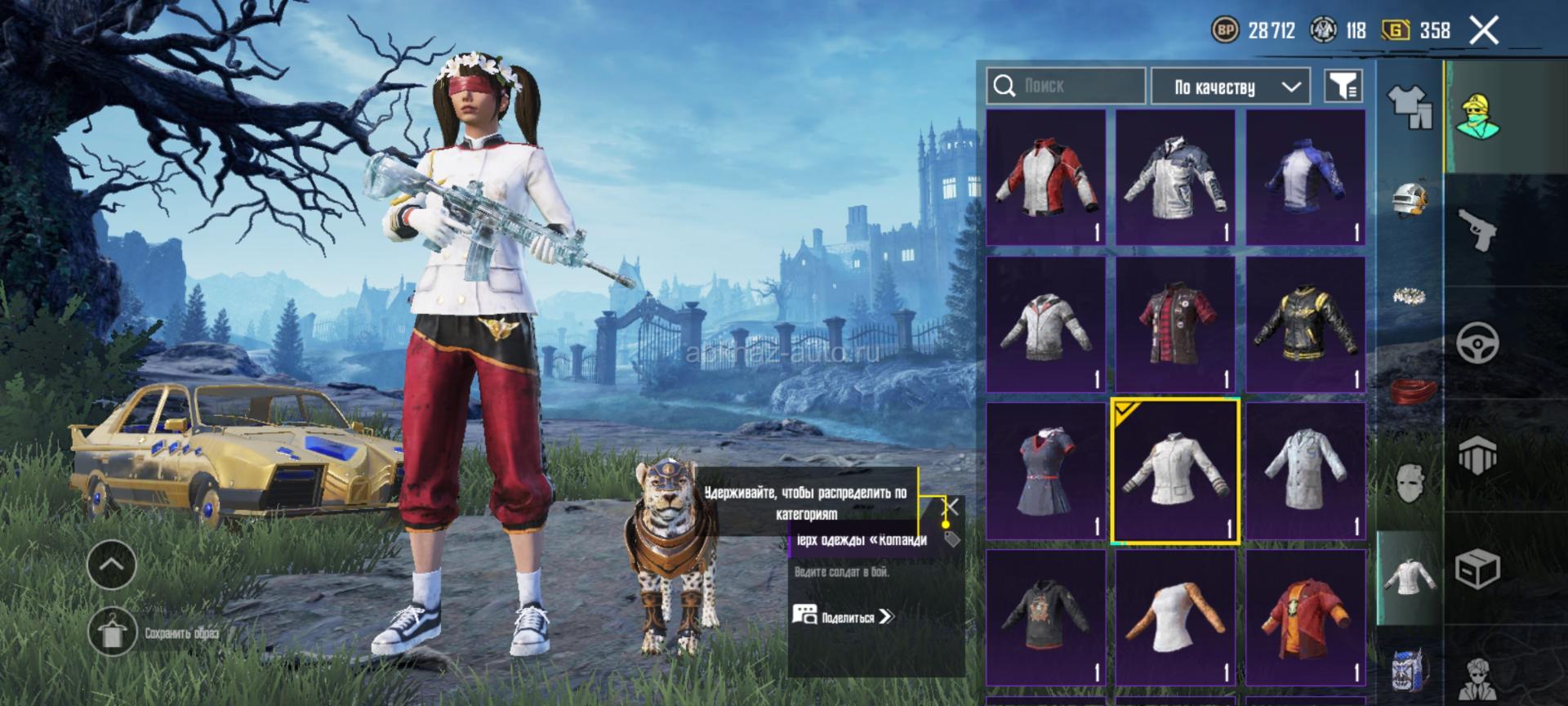Close the item description popup
The width and height of the screenshot is (1568, 706).
[x=951, y=507]
